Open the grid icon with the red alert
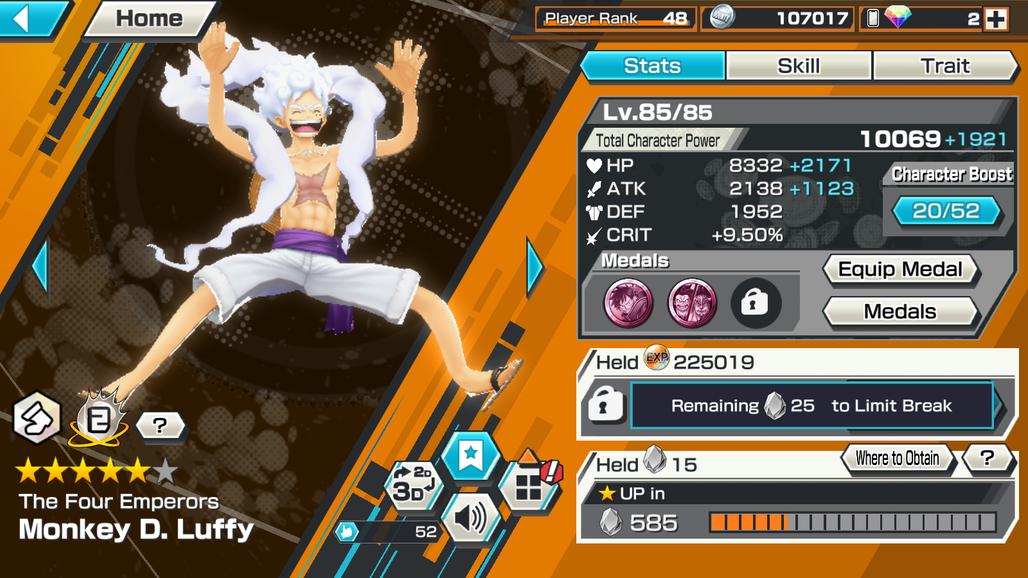 coord(529,487)
